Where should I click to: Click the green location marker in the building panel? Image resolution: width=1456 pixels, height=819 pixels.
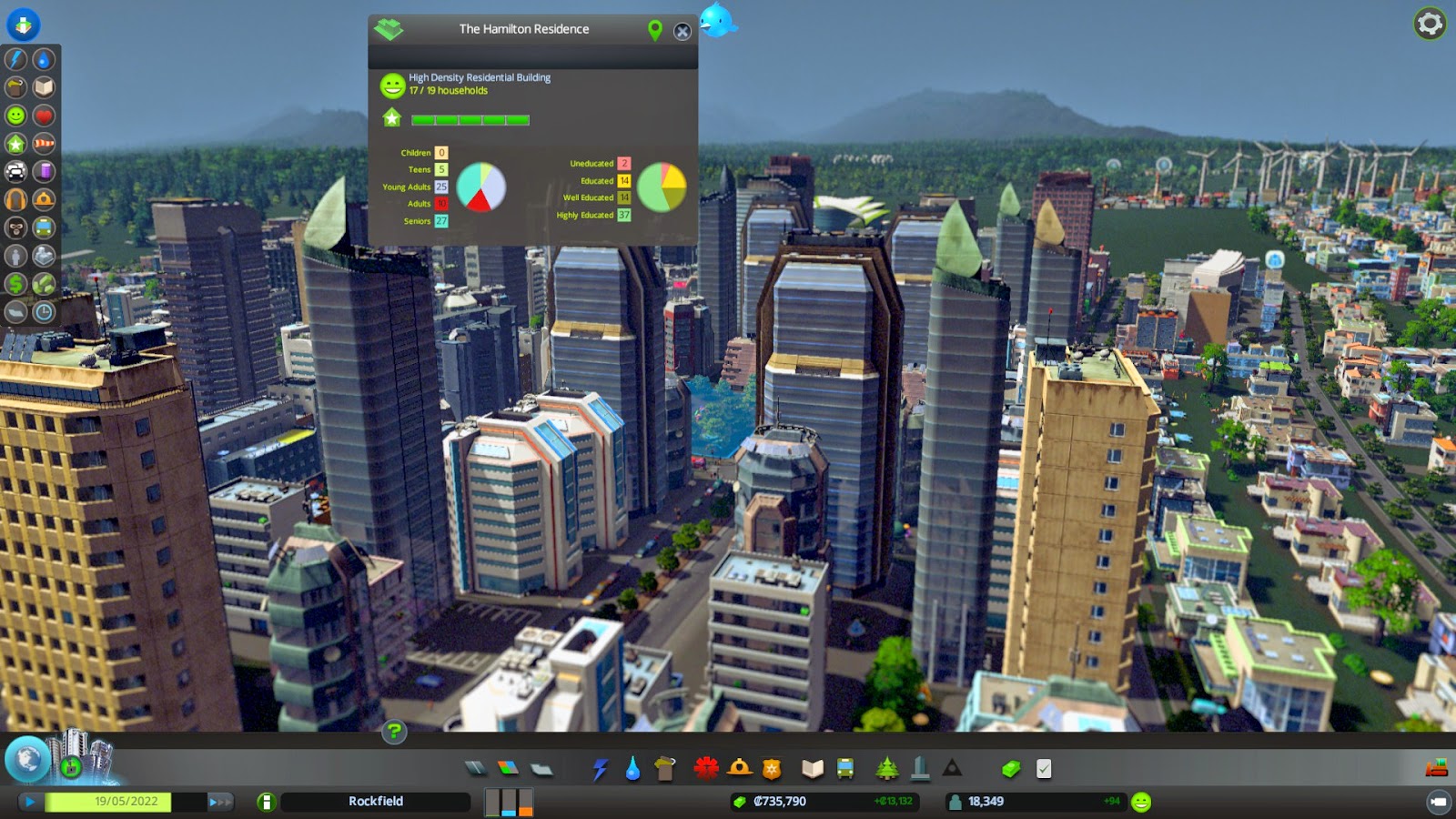pyautogui.click(x=654, y=30)
